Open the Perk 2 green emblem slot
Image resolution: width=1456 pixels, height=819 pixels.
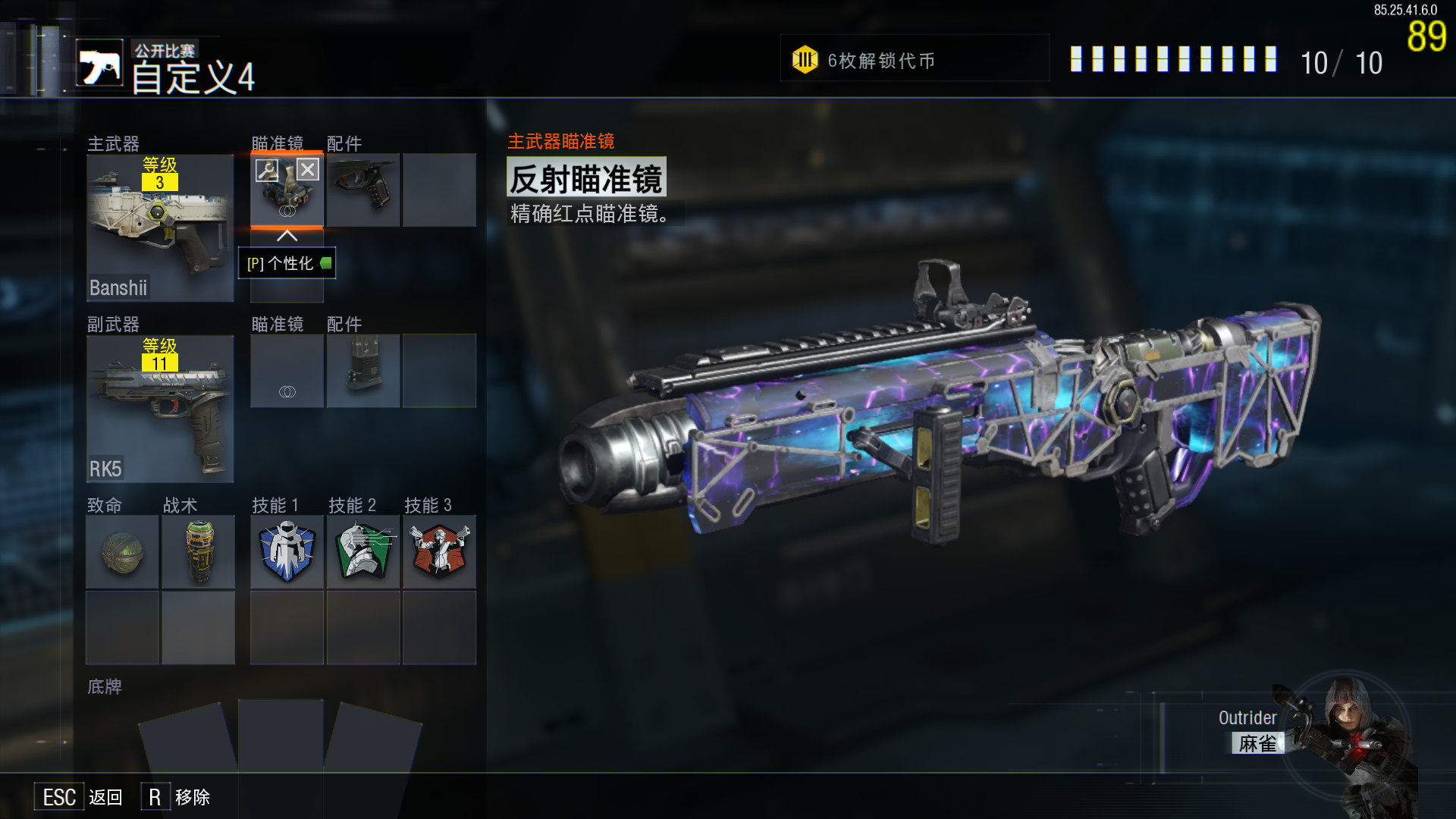(x=363, y=552)
